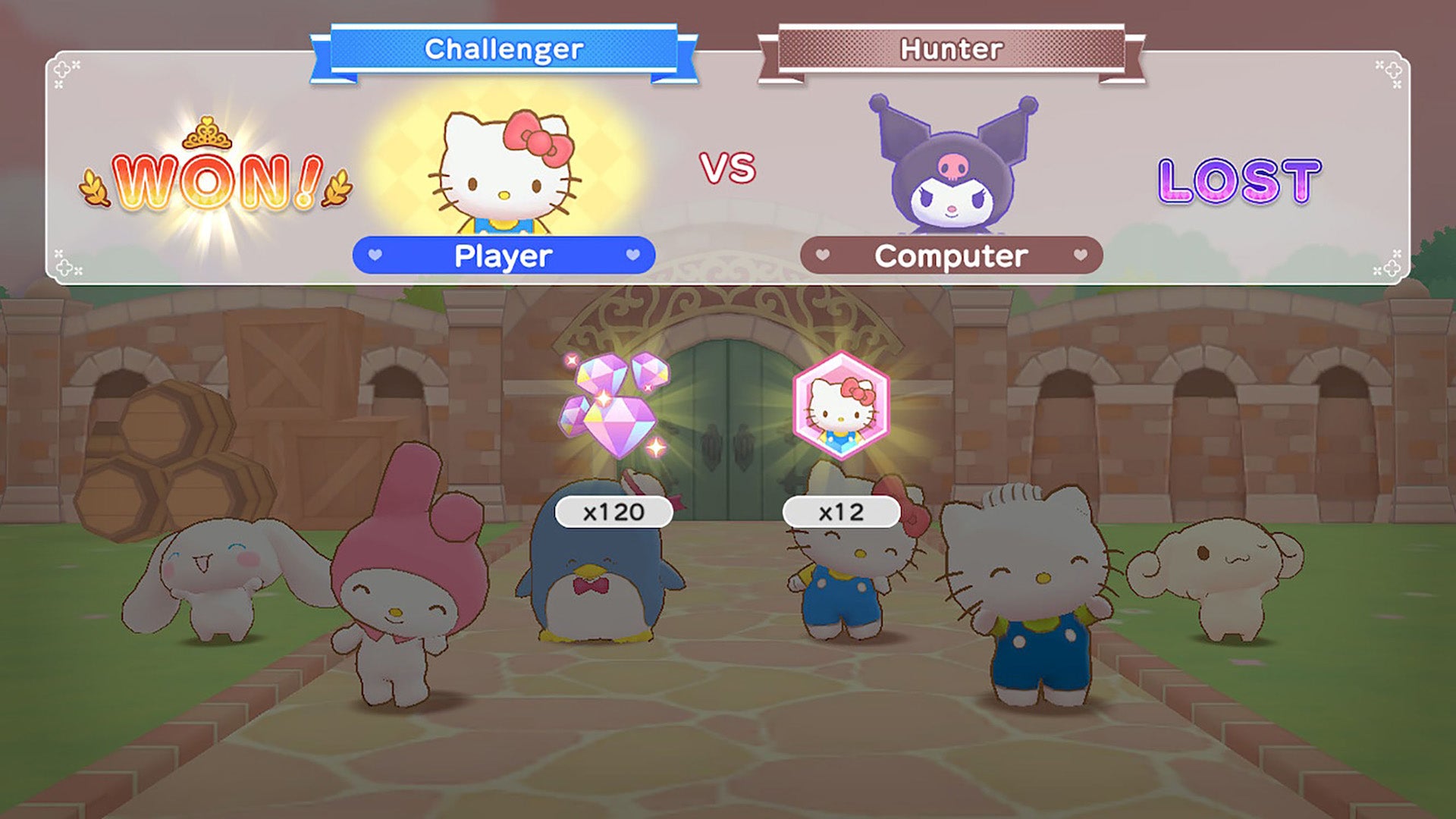Select the Hunter banner ribbon
Screen dimensions: 1456x819
(x=952, y=47)
